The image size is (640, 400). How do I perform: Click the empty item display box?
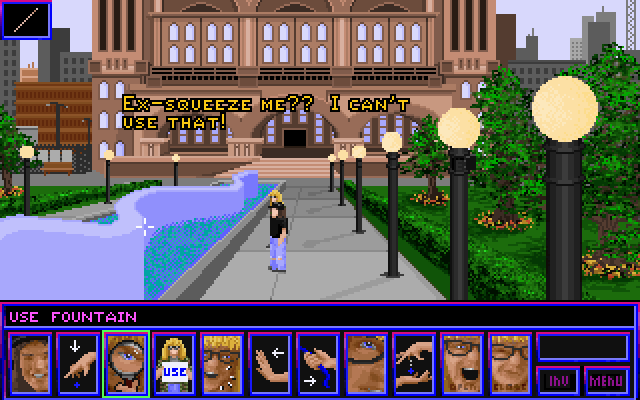tap(583, 346)
